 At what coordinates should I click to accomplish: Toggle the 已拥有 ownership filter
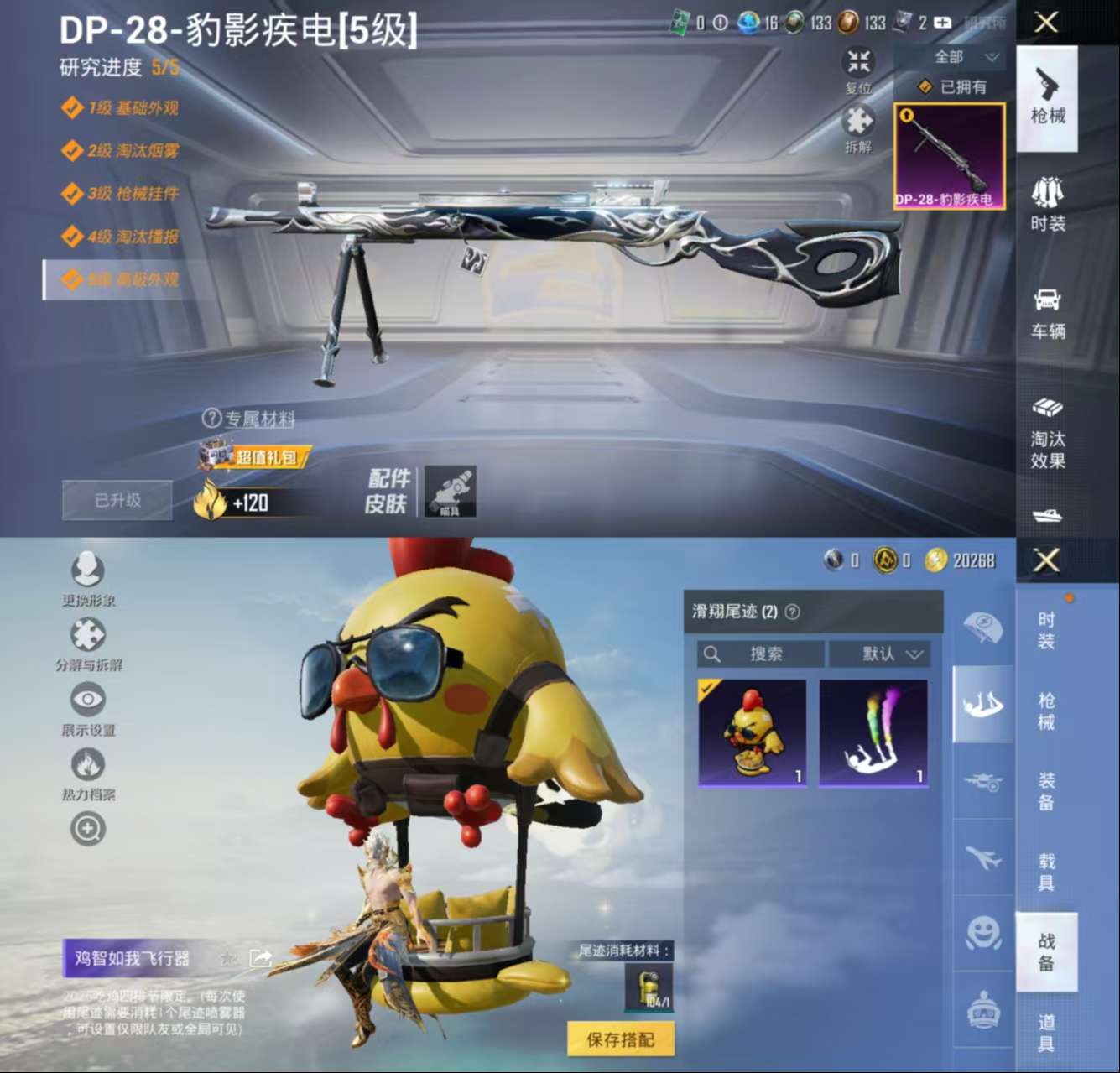[952, 86]
